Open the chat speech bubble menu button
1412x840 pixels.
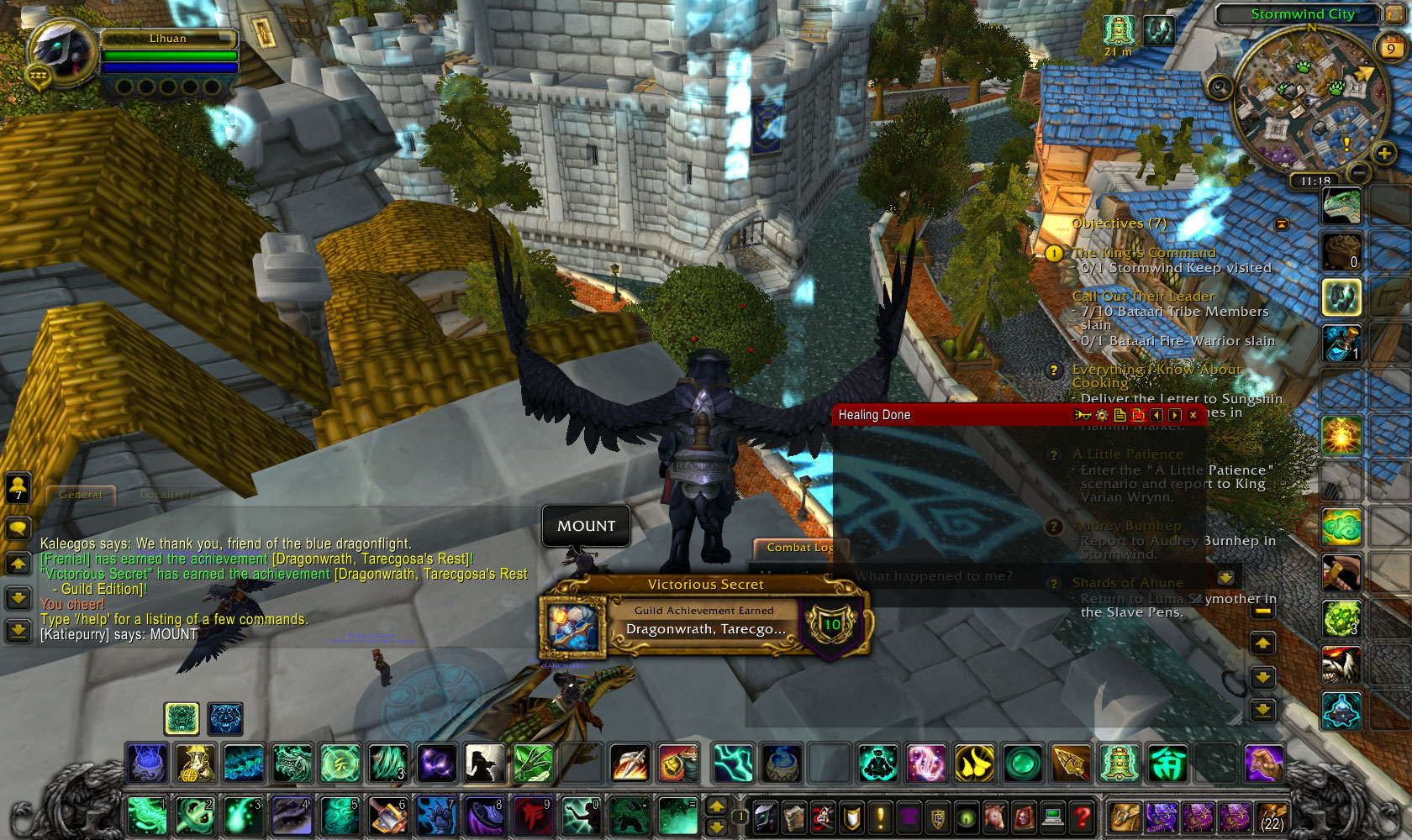(x=18, y=528)
